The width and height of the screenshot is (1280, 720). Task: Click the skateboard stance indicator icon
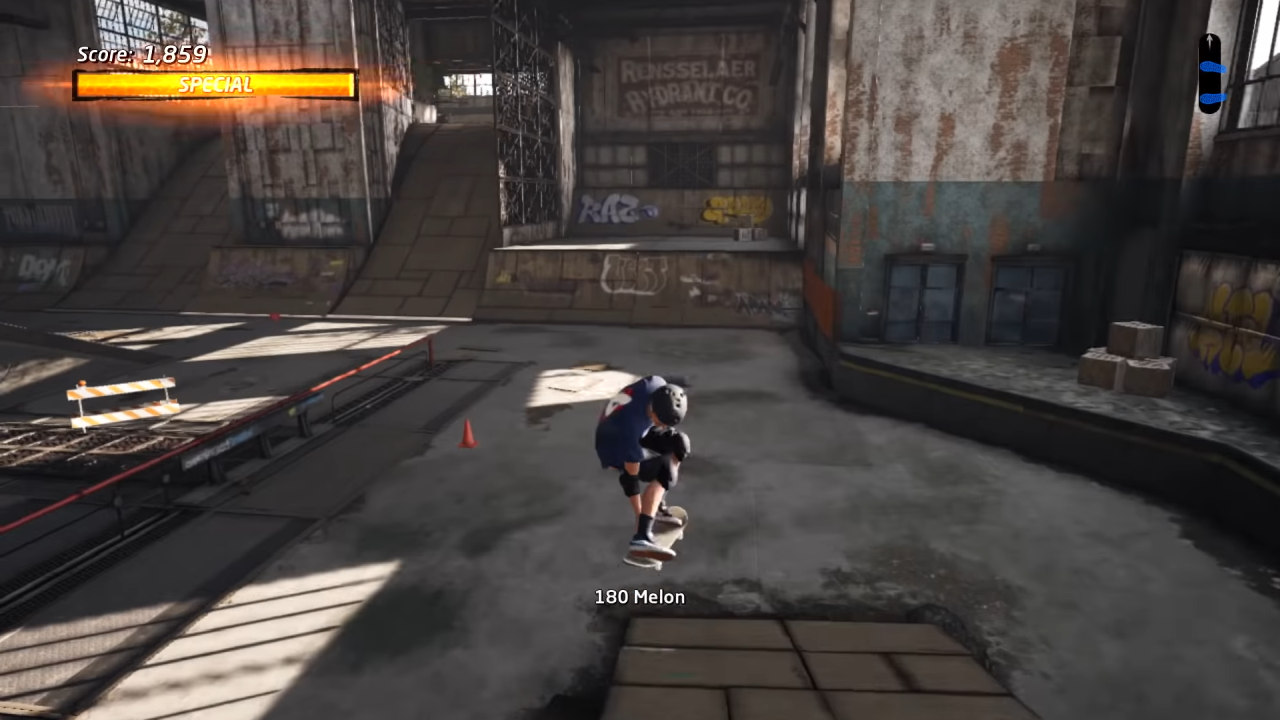click(x=1210, y=70)
